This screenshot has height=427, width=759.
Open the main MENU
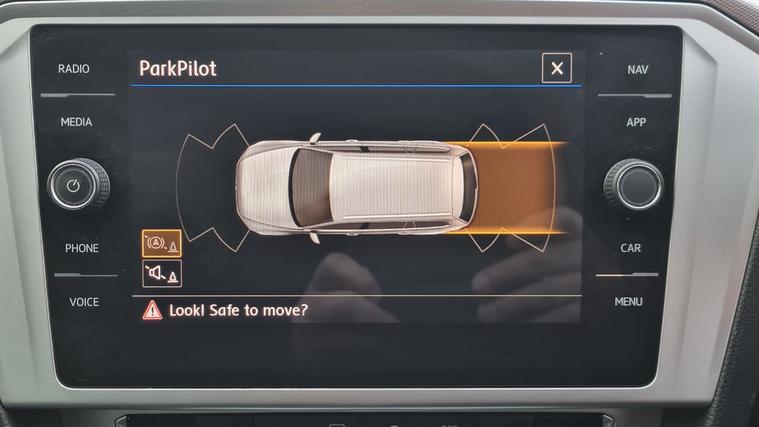[x=629, y=301]
